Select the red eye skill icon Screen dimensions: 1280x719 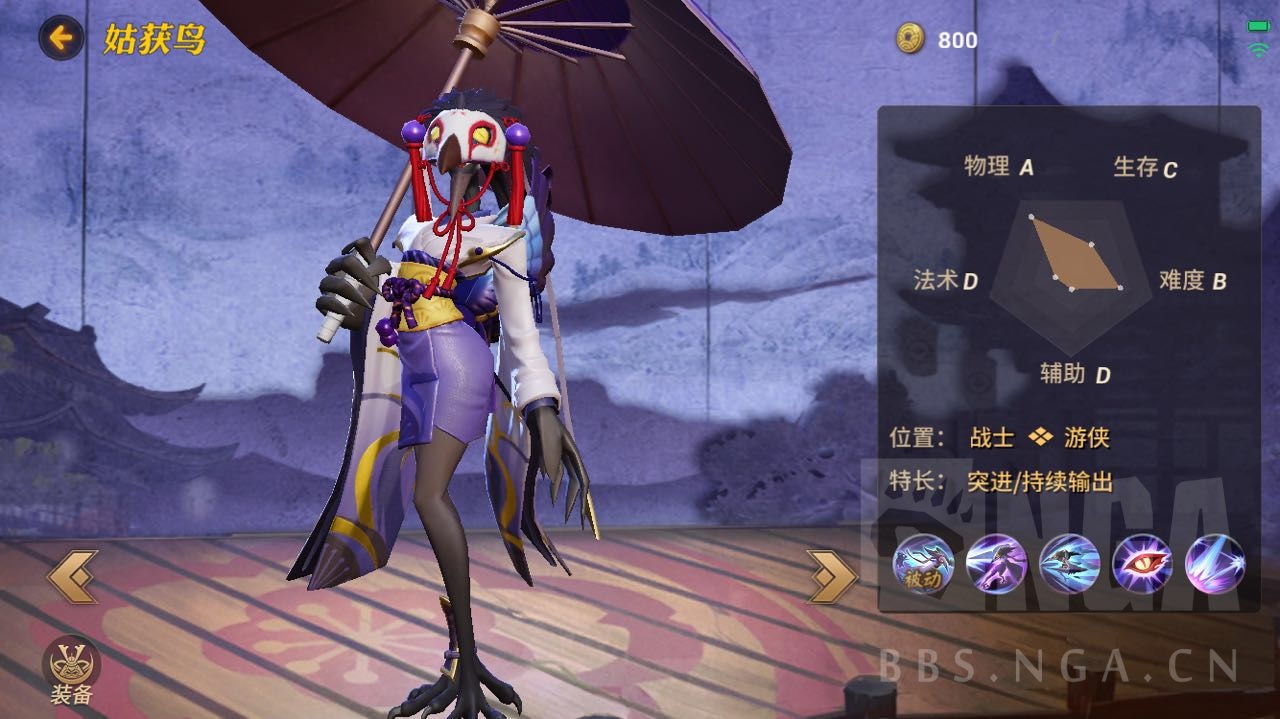1142,563
